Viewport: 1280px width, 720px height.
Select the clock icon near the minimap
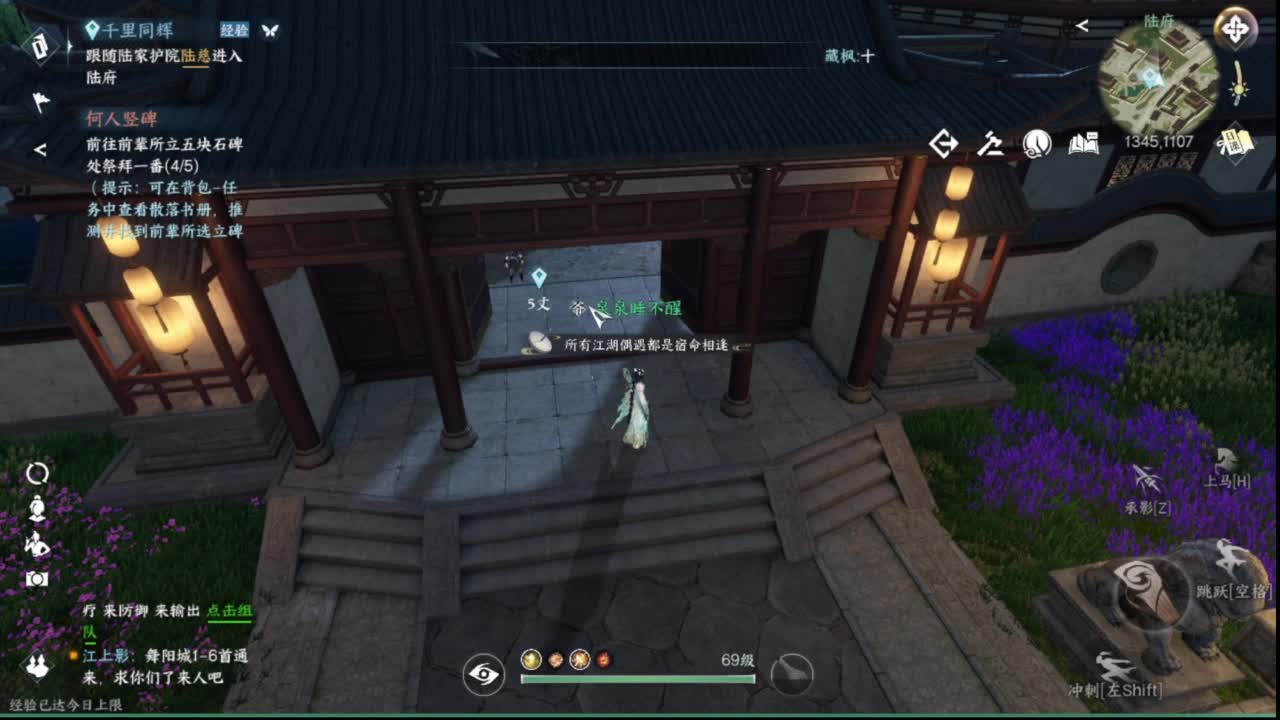[x=1037, y=143]
